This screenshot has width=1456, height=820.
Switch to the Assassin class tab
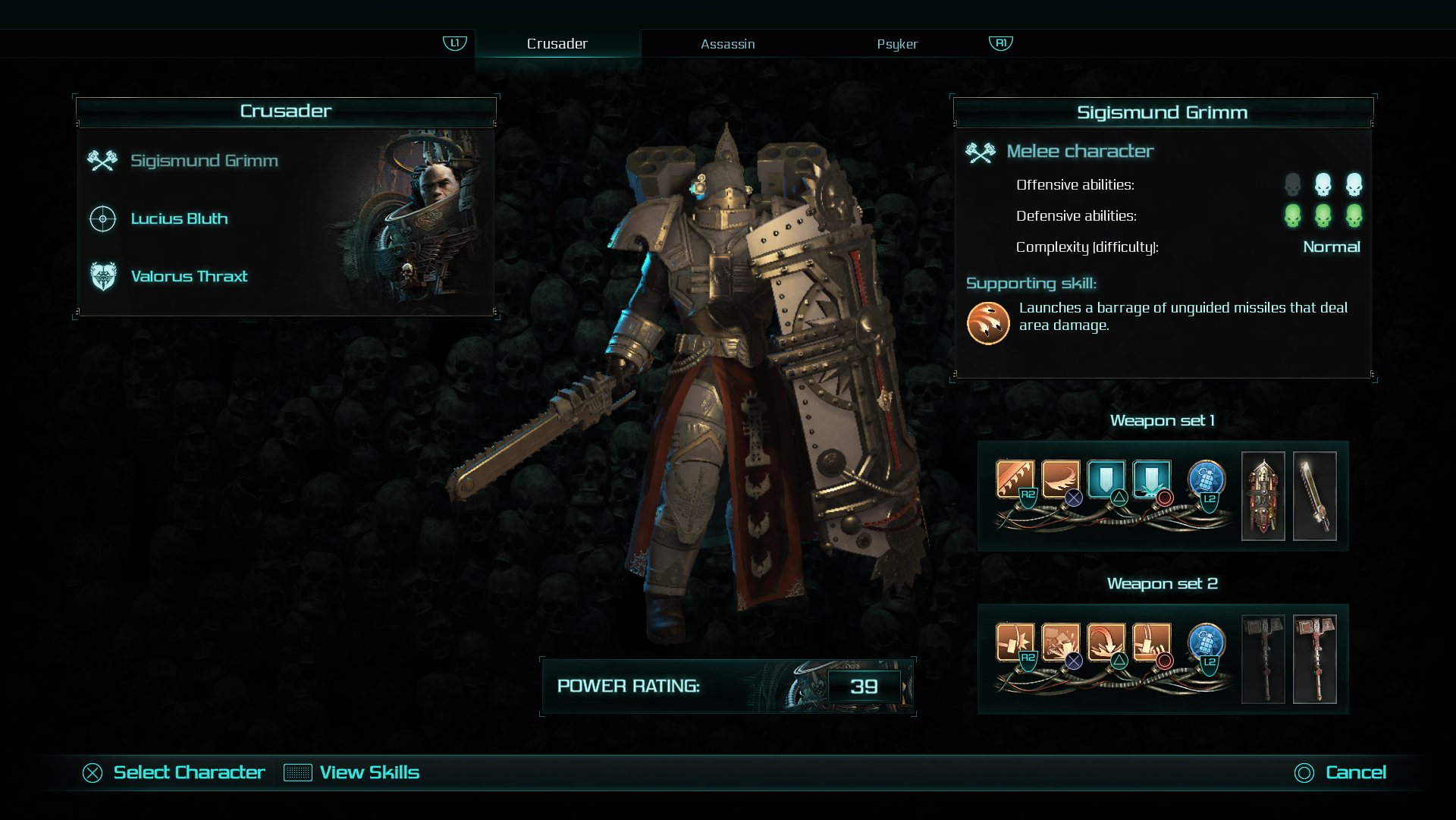727,44
